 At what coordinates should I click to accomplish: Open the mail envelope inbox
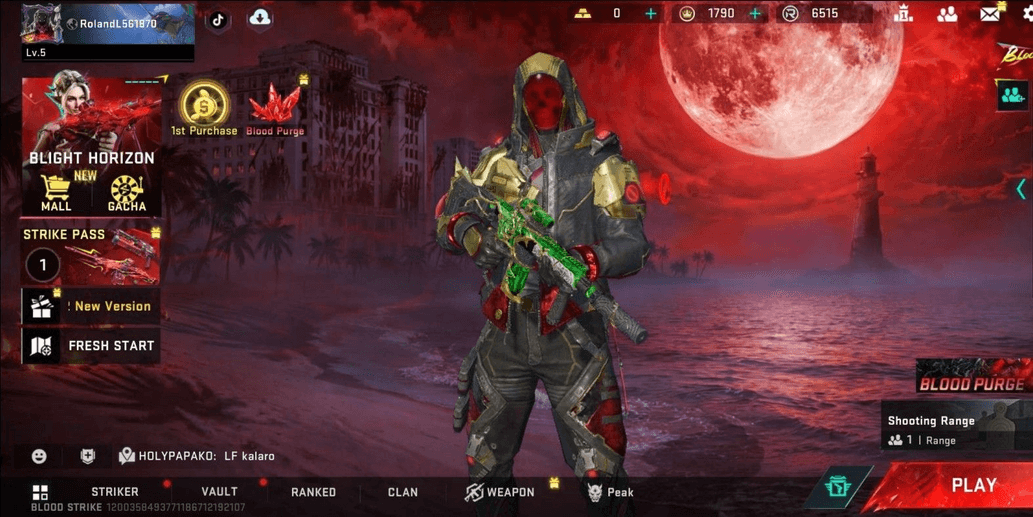(x=990, y=14)
